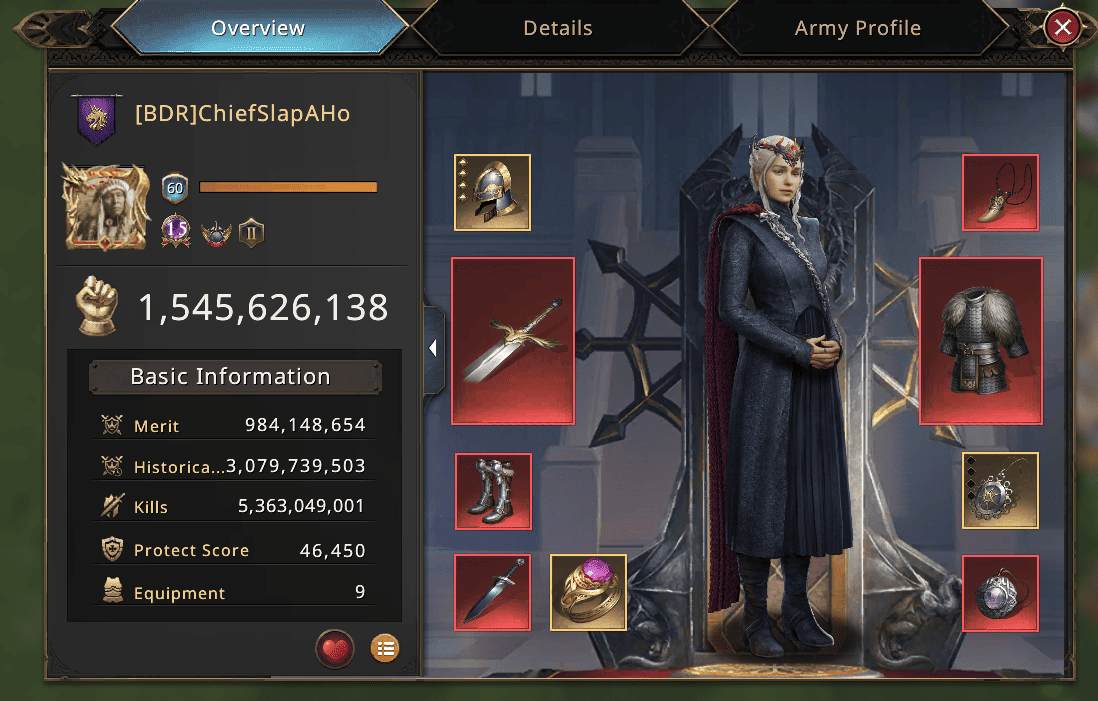Collapse the side panel with the arrow

[x=433, y=348]
